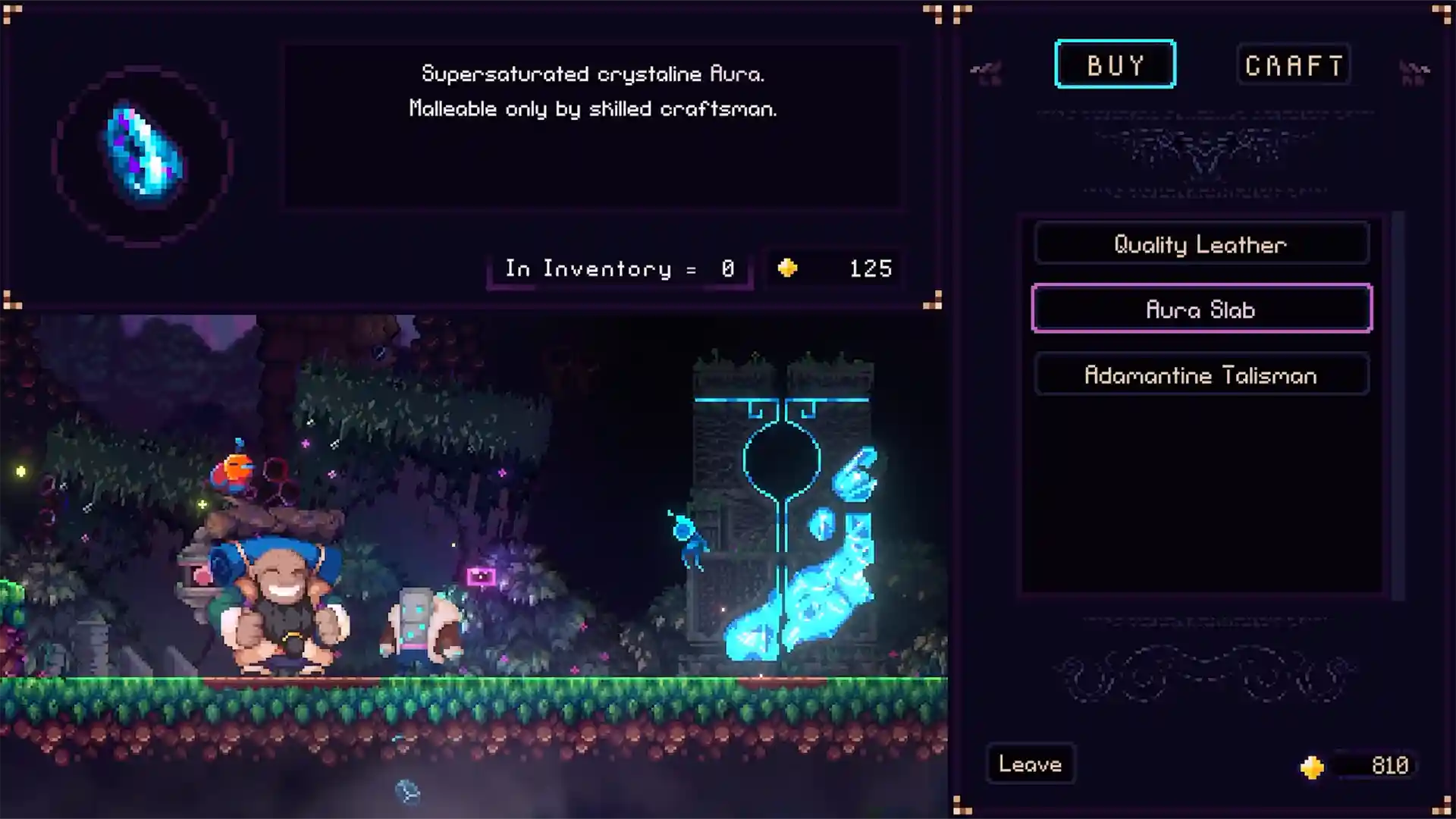Choose the Aura Slab item
This screenshot has height=819, width=1456.
pyautogui.click(x=1201, y=309)
